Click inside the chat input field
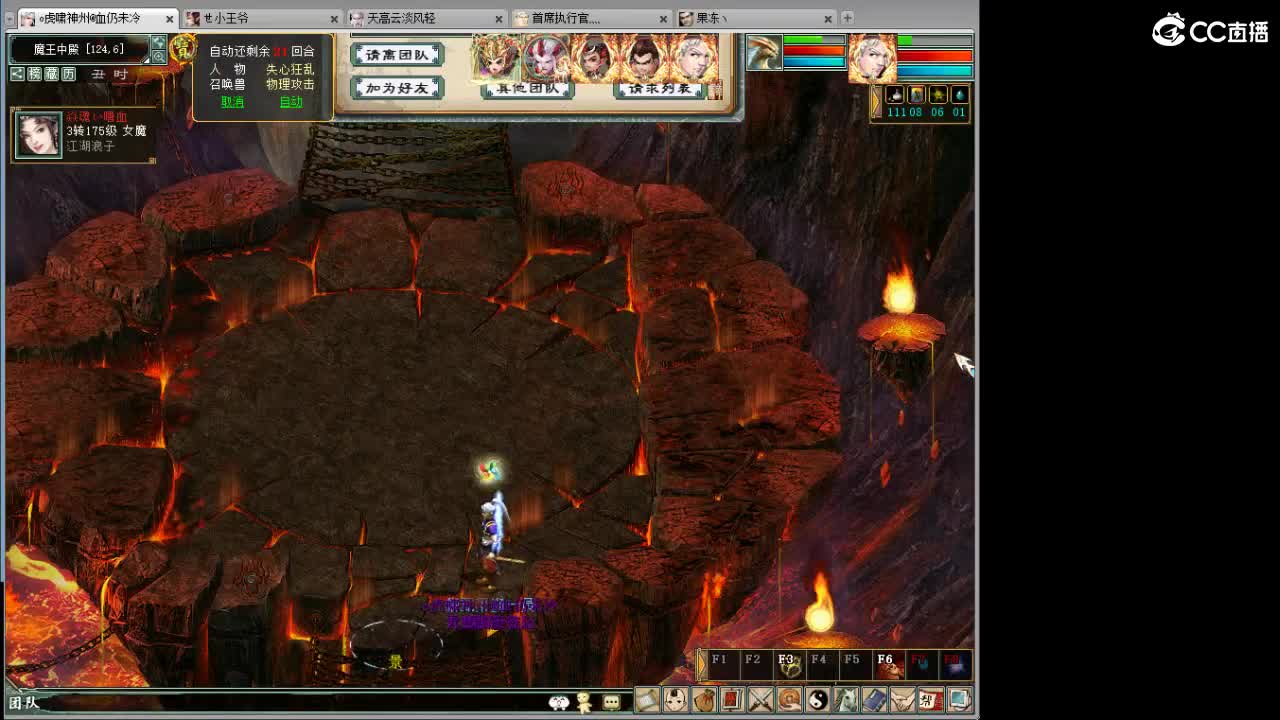This screenshot has height=720, width=1280. click(x=300, y=701)
